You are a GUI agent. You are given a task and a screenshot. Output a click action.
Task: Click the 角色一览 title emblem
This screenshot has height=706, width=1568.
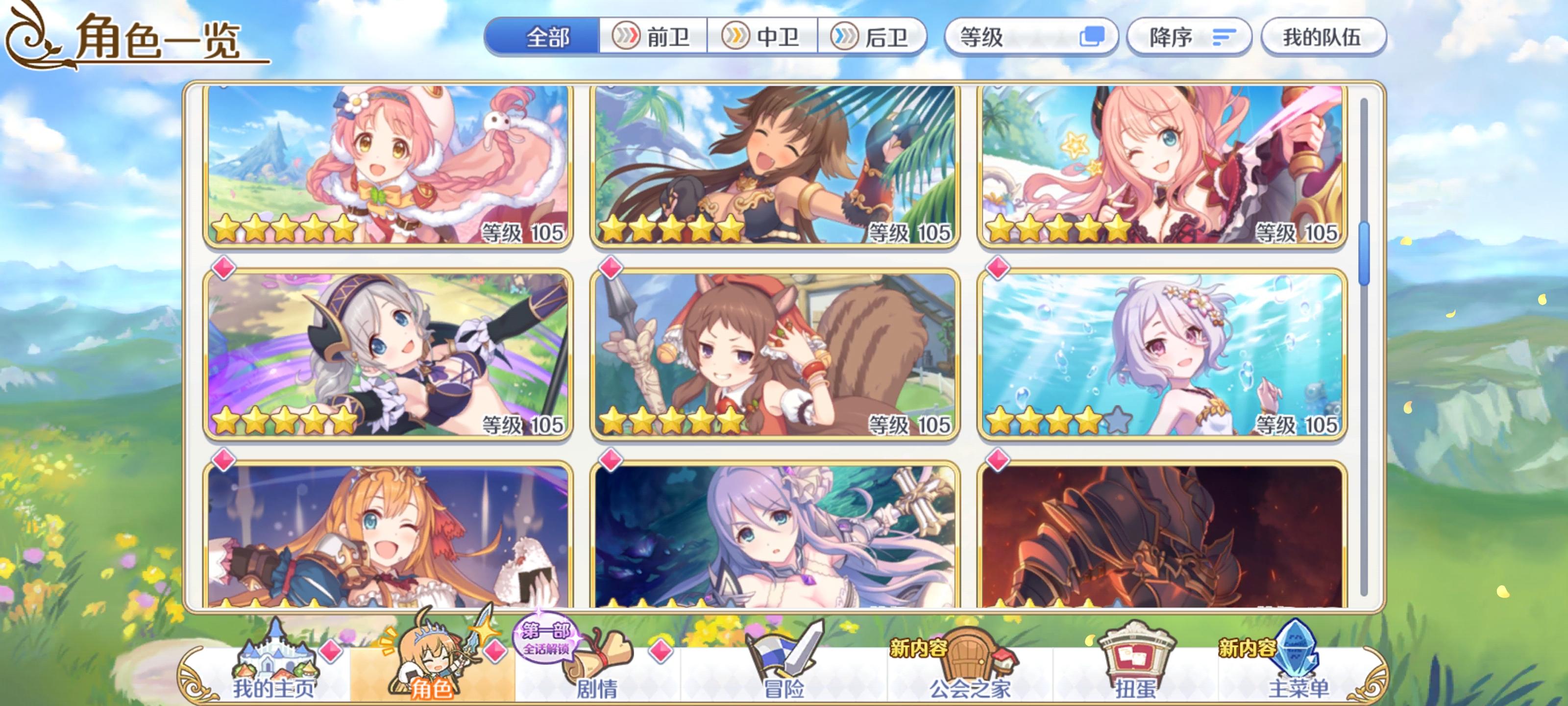[x=33, y=40]
